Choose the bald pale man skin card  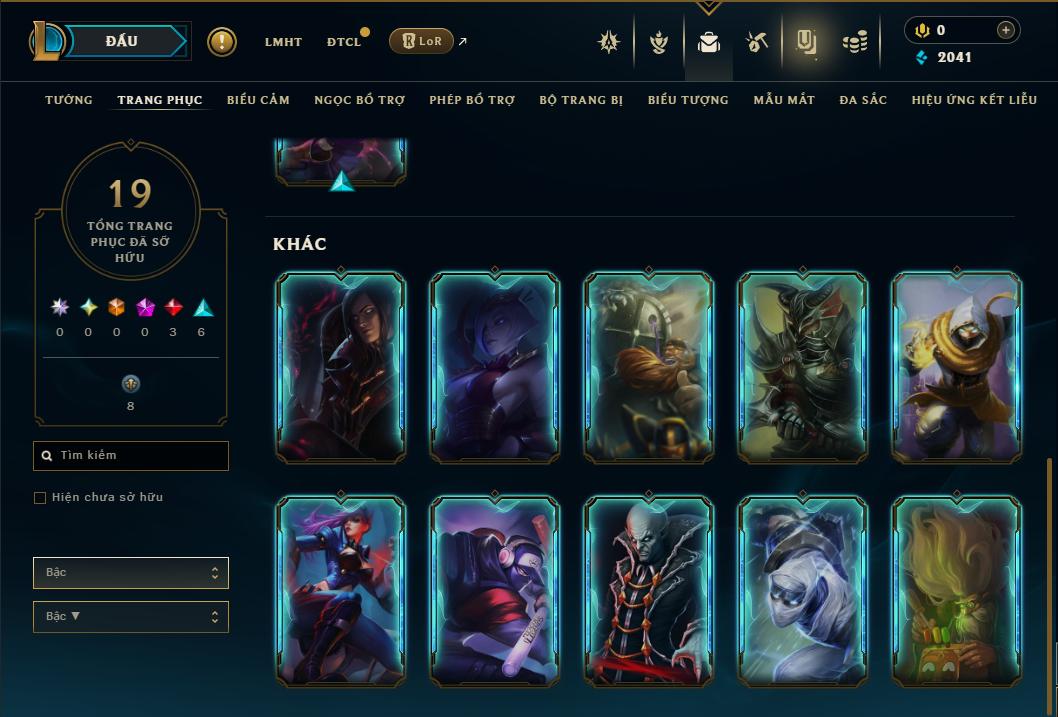point(649,590)
